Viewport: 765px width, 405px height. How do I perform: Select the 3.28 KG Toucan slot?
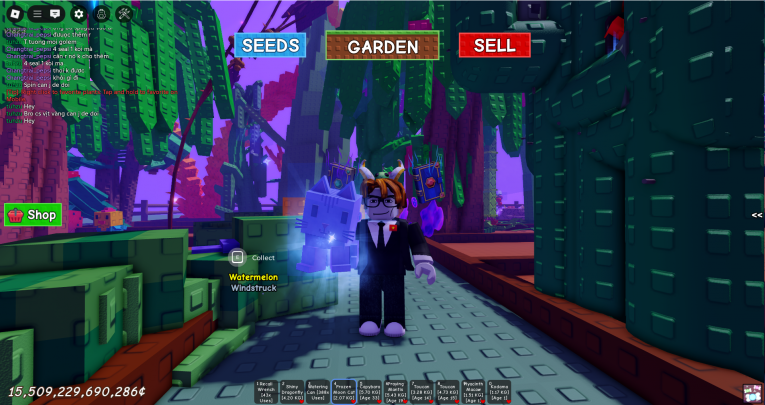[x=421, y=391]
